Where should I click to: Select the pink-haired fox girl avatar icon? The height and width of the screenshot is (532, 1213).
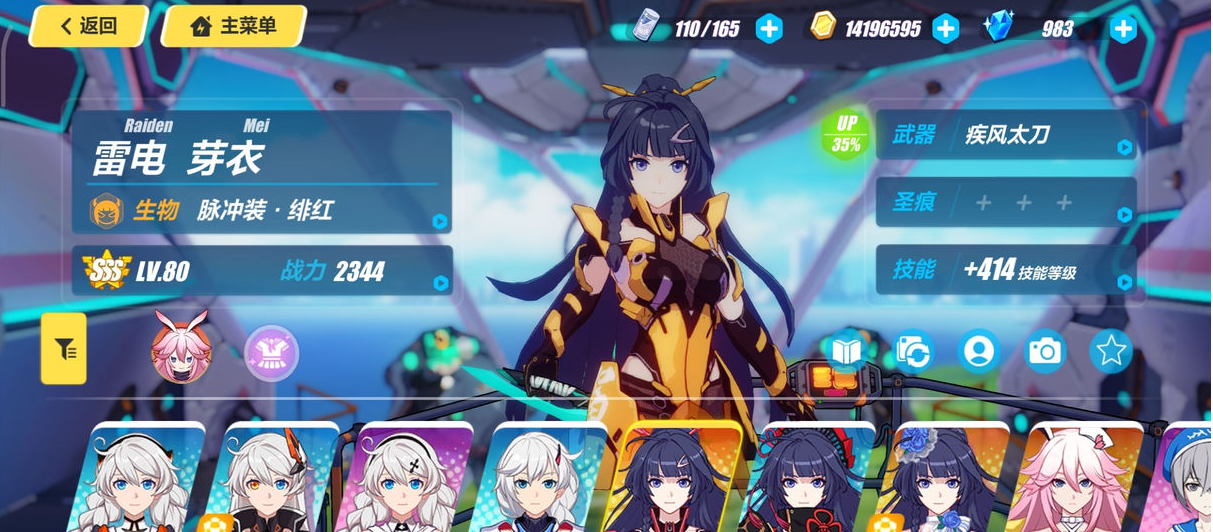pyautogui.click(x=179, y=348)
